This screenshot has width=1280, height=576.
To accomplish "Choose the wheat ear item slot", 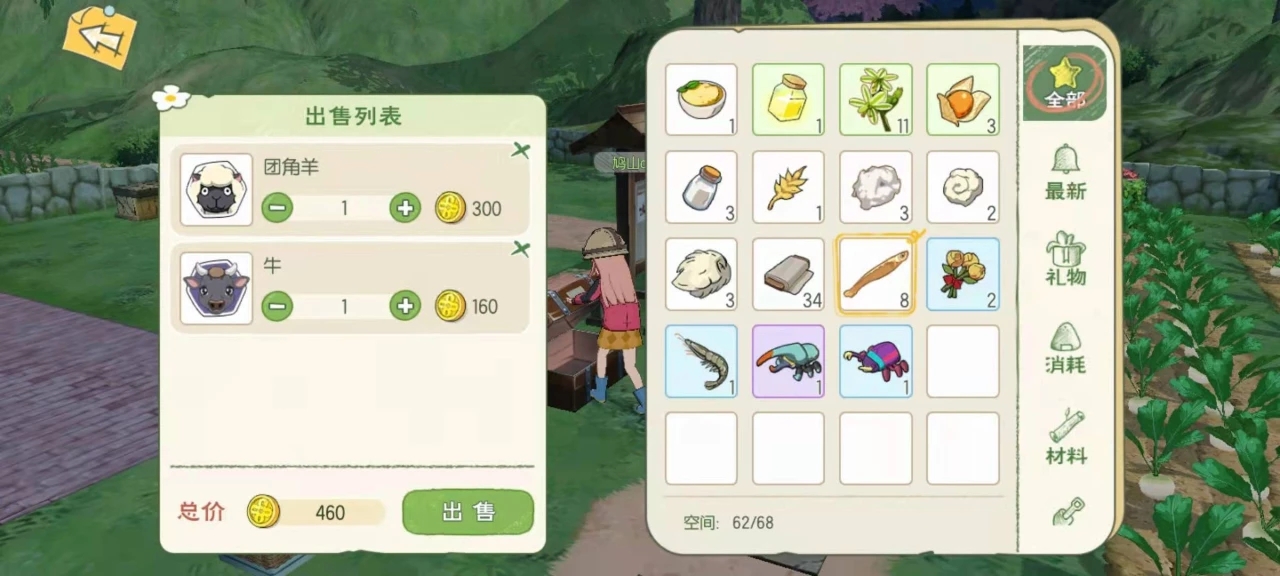I will 788,187.
